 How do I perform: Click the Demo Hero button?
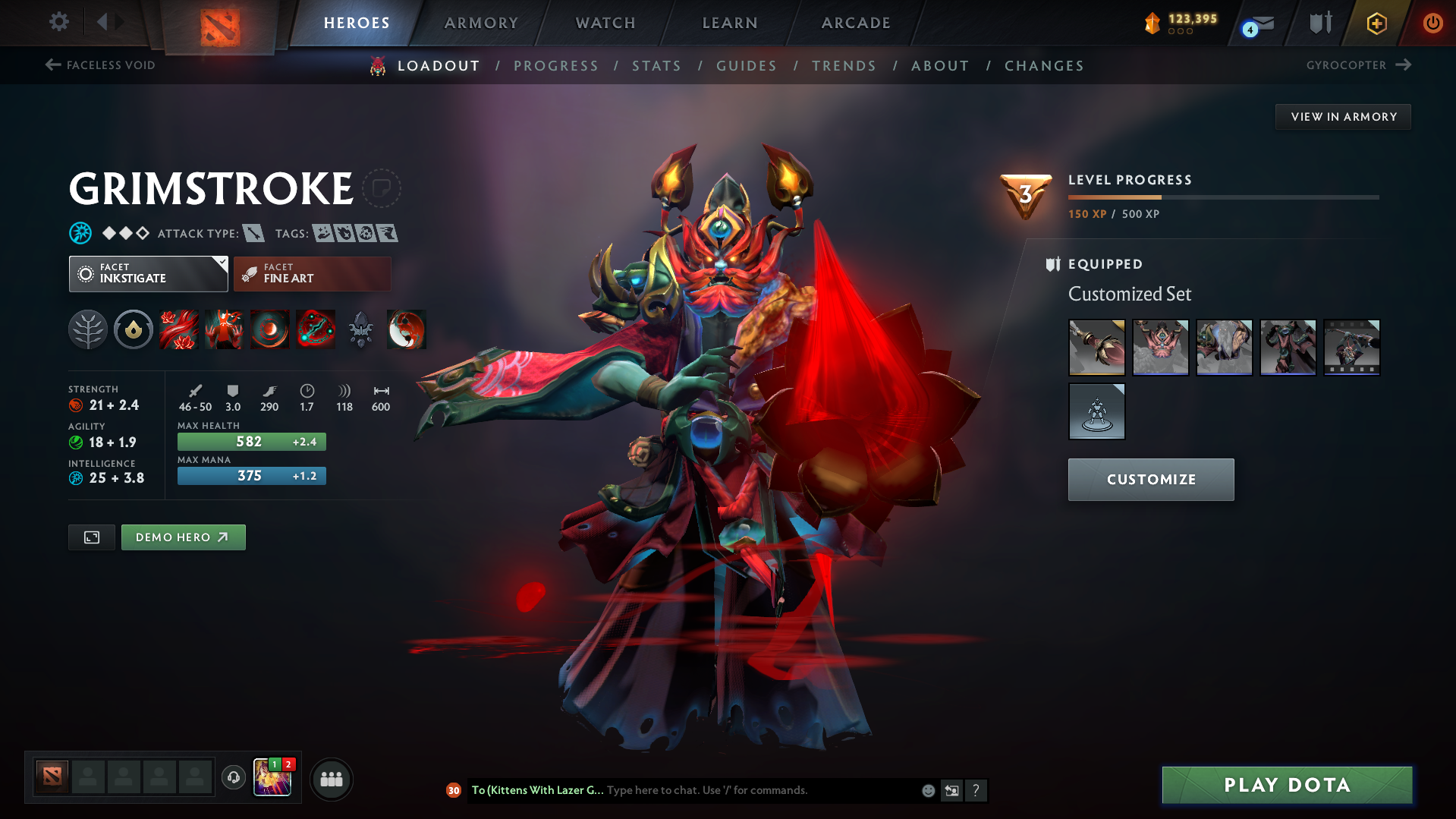tap(183, 537)
